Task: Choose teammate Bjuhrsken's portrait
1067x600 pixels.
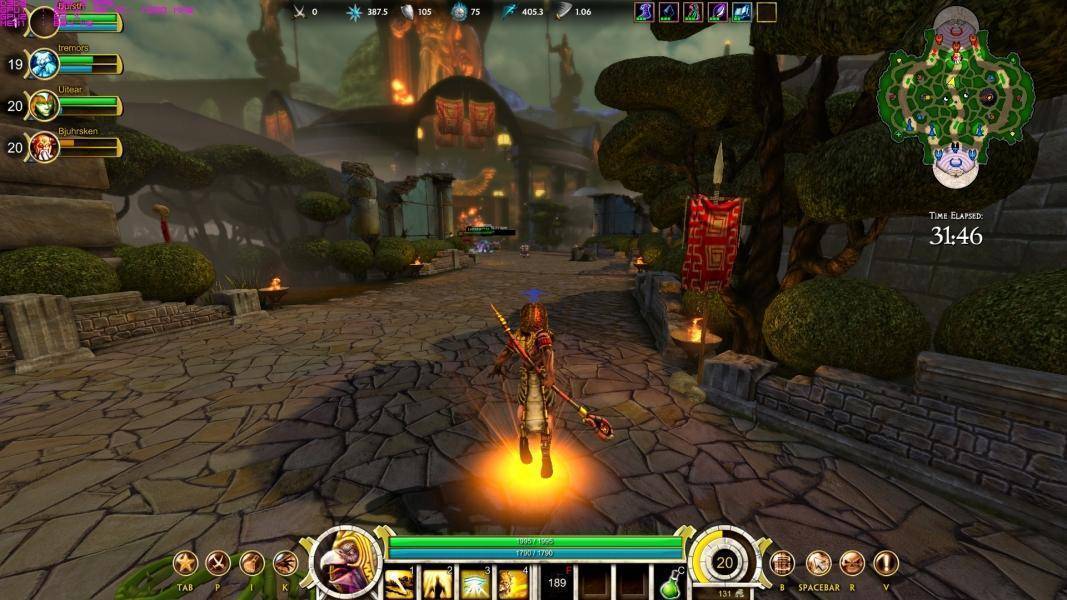Action: point(44,147)
